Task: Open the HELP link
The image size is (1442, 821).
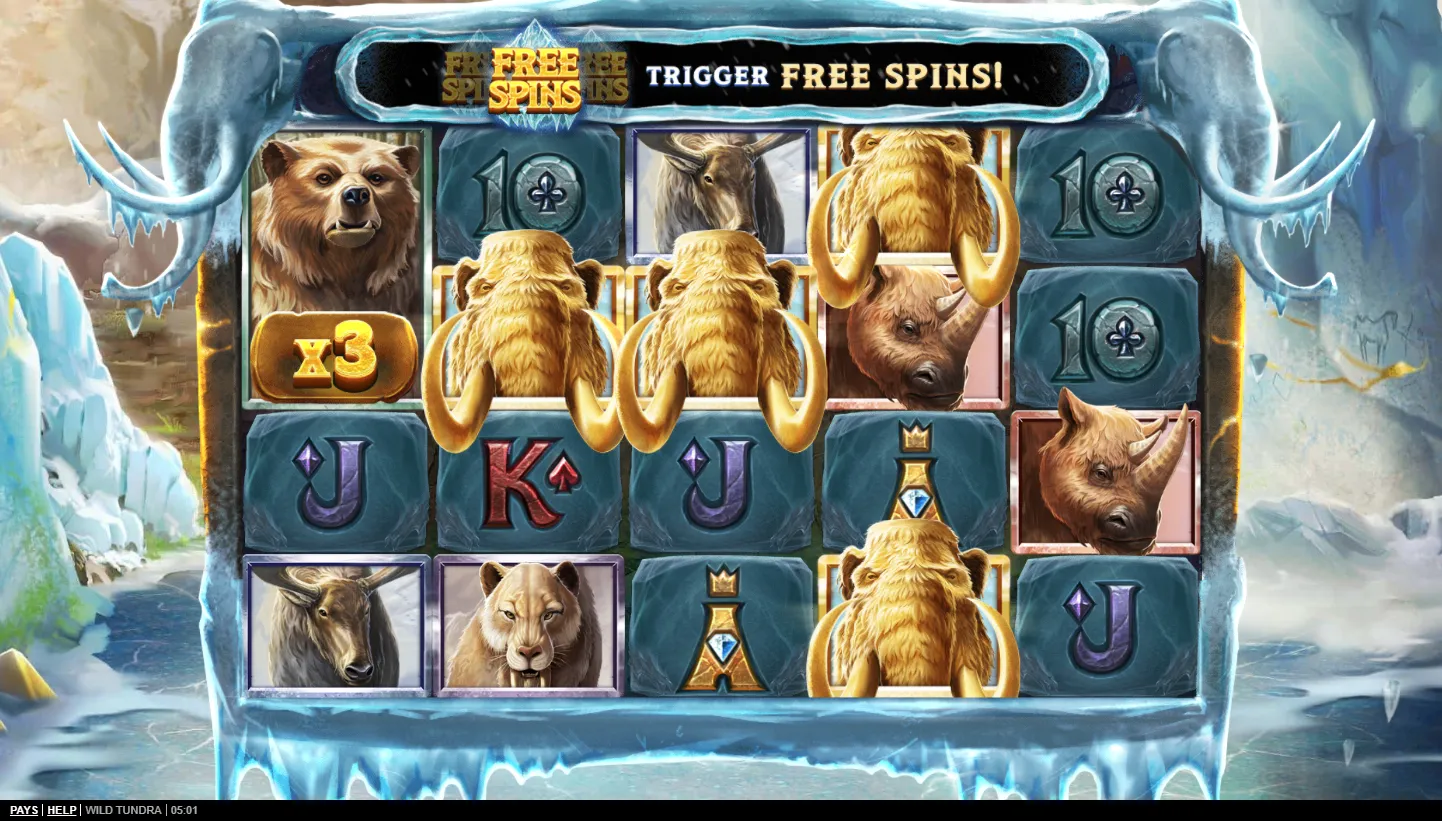Action: pos(62,810)
